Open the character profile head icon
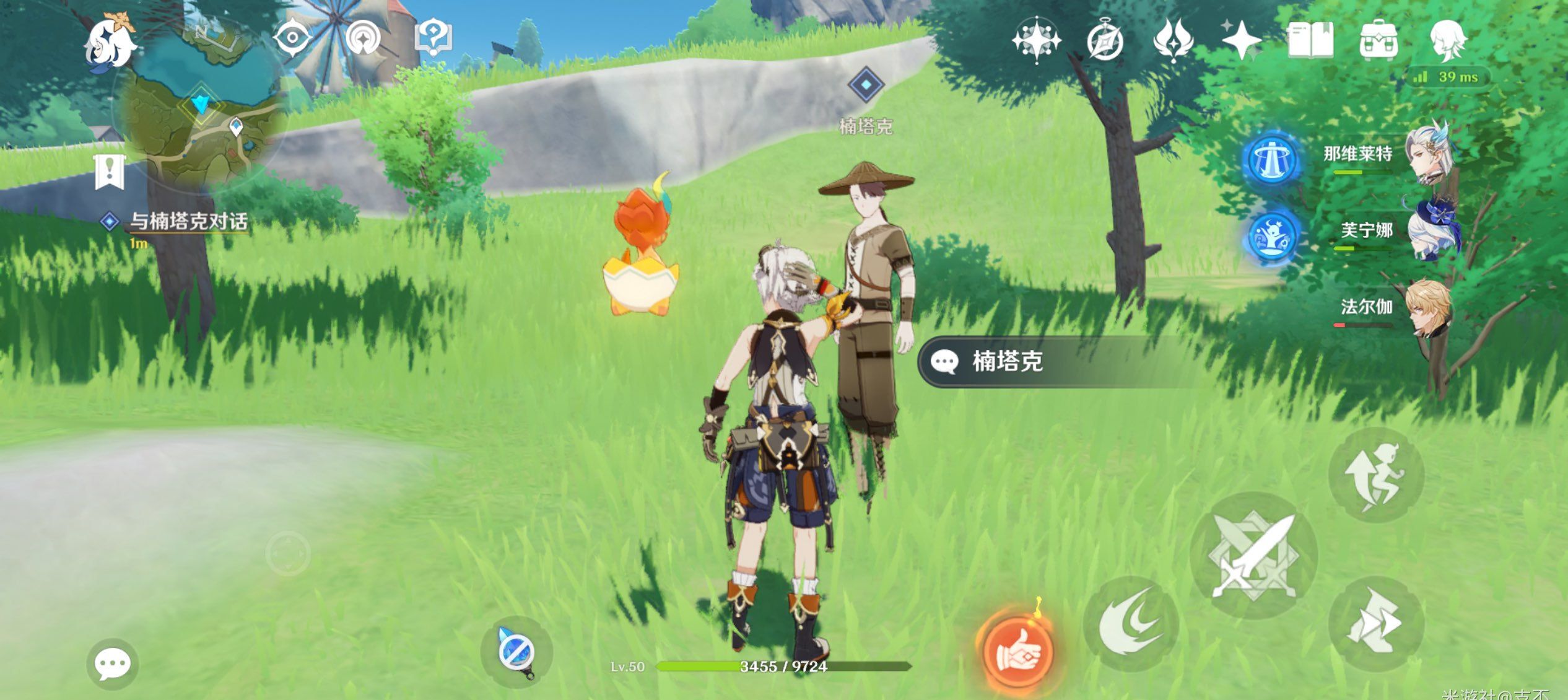 pyautogui.click(x=1448, y=41)
